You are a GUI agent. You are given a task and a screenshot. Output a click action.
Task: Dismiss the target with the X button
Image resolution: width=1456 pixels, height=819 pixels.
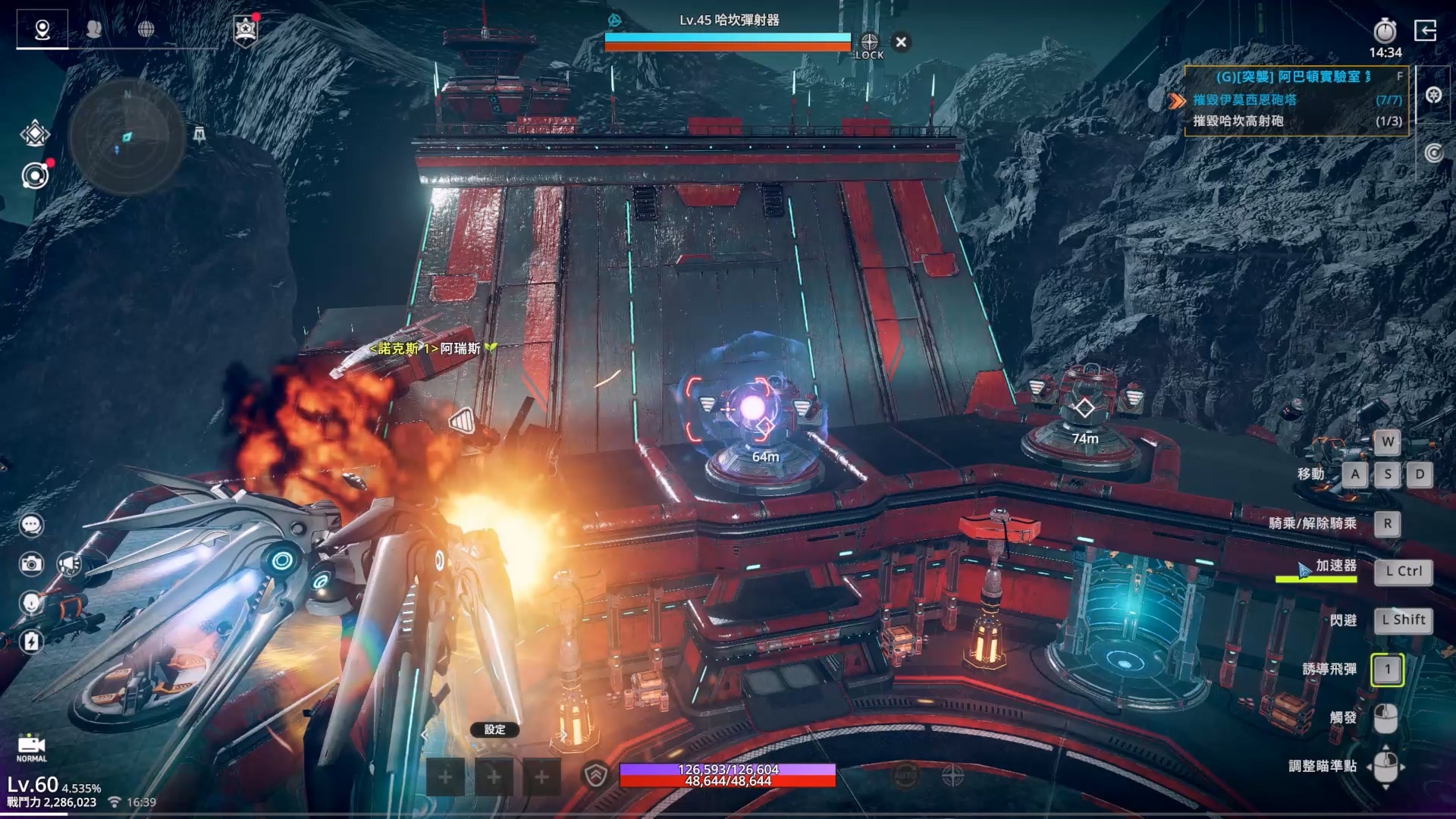[901, 42]
